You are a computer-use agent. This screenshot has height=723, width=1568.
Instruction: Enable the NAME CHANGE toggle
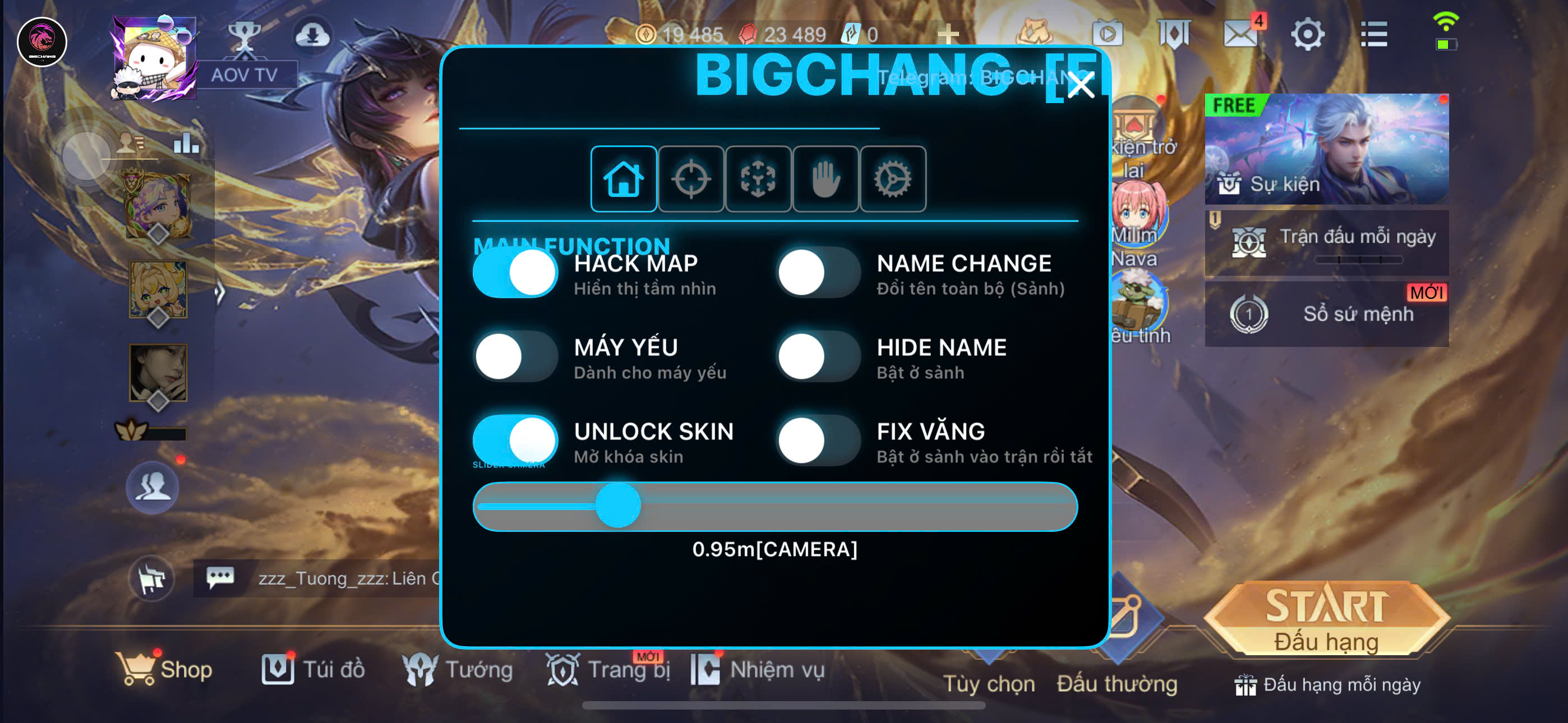818,272
